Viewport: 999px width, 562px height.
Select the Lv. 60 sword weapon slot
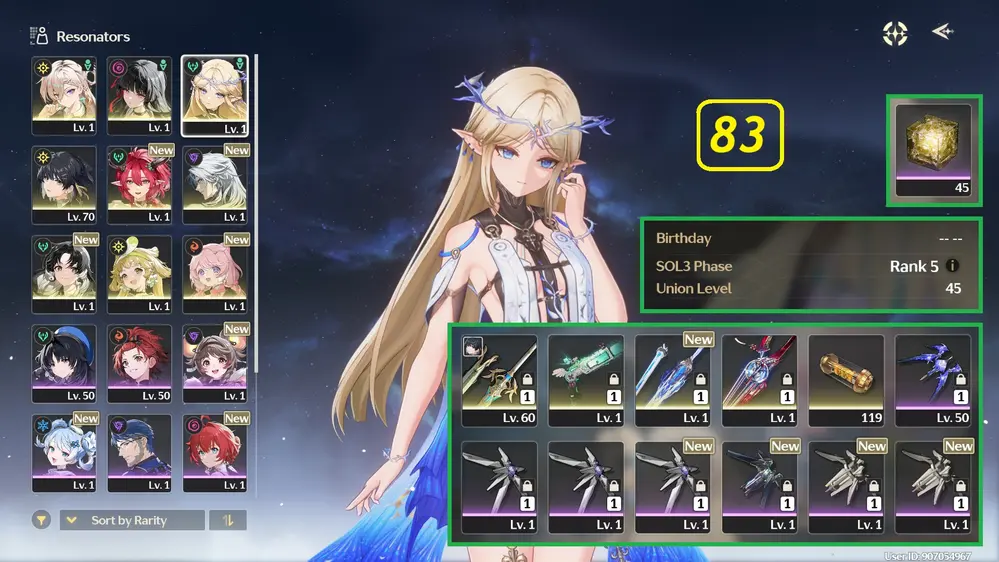pos(499,379)
